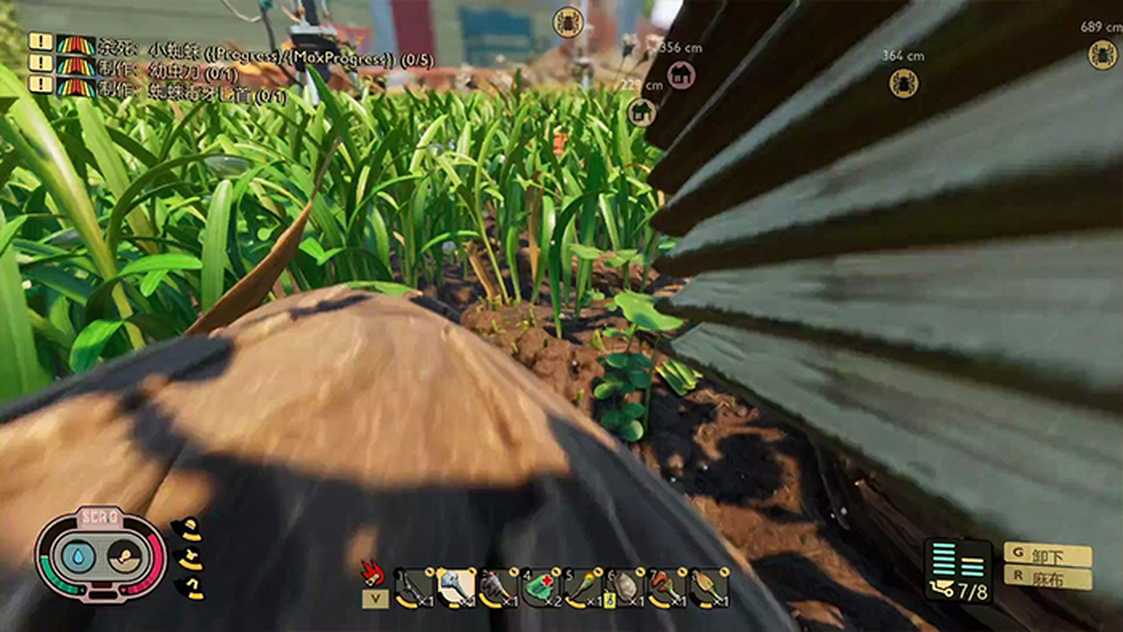This screenshot has width=1123, height=632.
Task: Open the kill small spiders quest entry
Action: pos(265,52)
